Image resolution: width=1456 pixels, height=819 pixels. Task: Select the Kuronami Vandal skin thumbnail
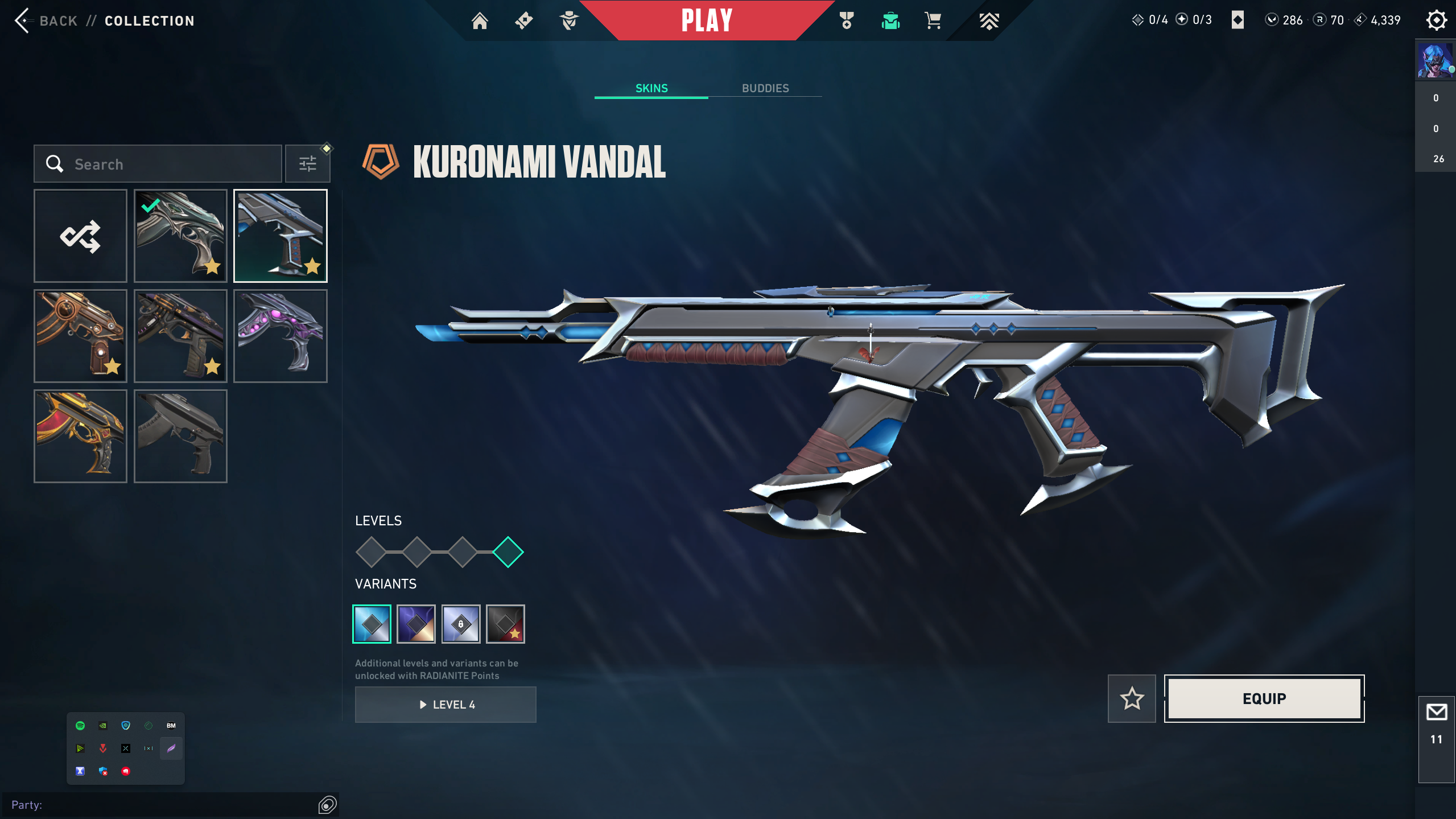coord(281,236)
